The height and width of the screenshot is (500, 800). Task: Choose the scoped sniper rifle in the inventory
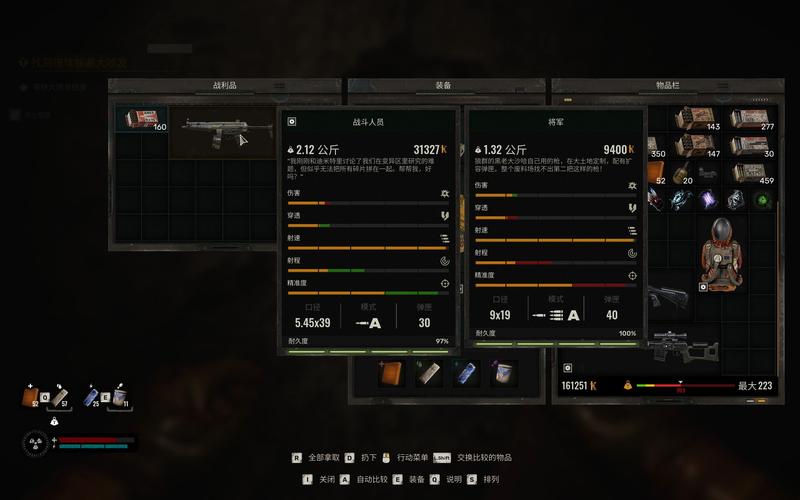681,347
